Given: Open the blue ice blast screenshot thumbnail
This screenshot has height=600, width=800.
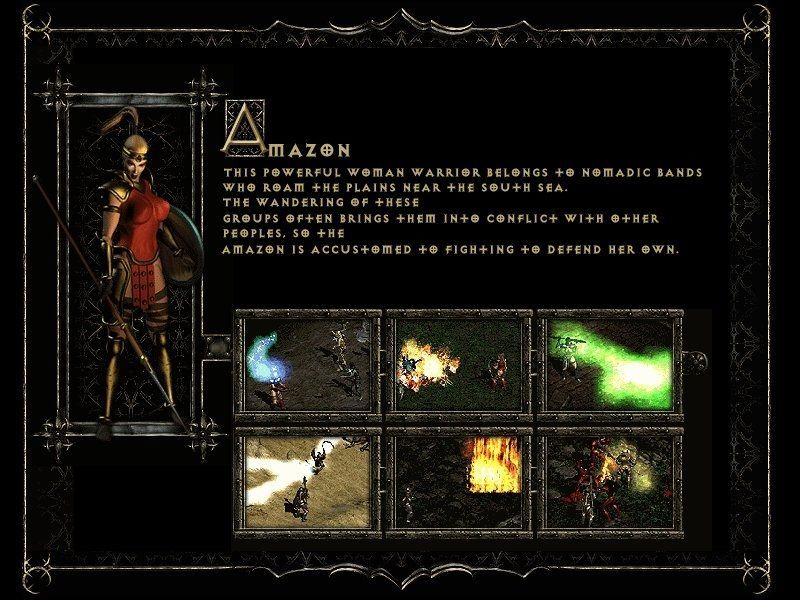Looking at the screenshot, I should pos(308,364).
